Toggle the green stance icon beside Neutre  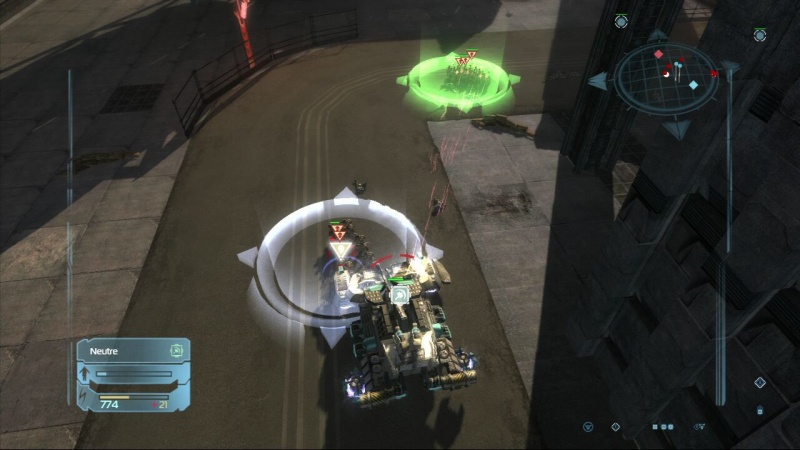point(176,350)
